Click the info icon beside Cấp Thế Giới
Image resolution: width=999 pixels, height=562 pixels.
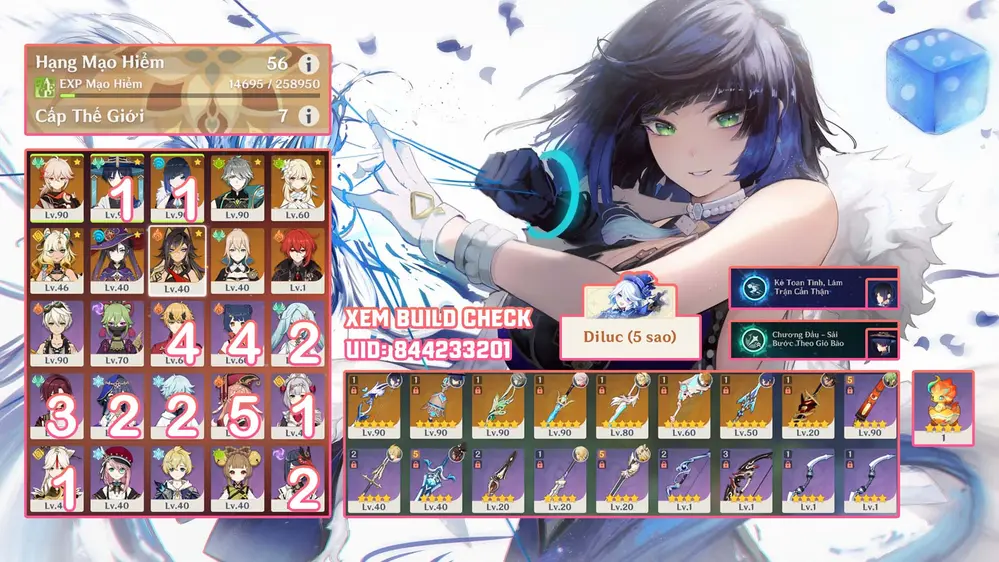tap(309, 116)
